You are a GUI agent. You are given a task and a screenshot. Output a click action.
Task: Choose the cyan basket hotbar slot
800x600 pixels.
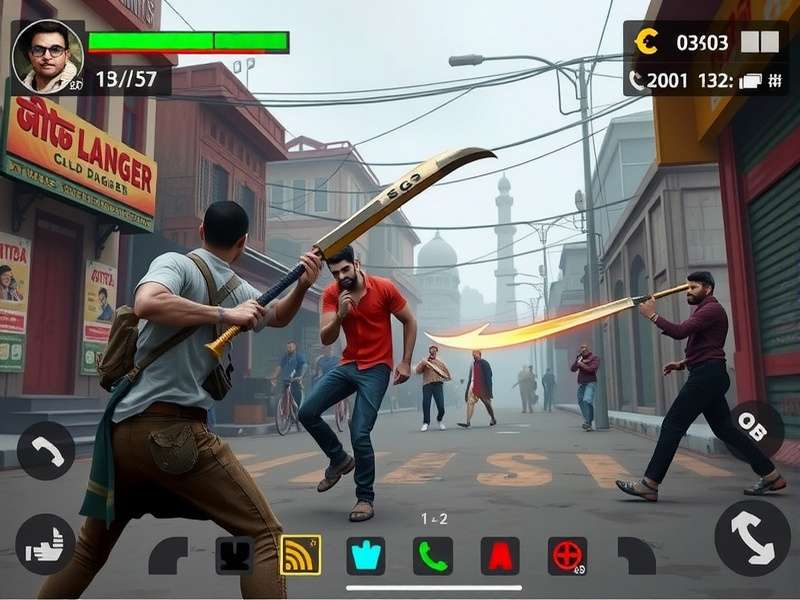(x=366, y=555)
